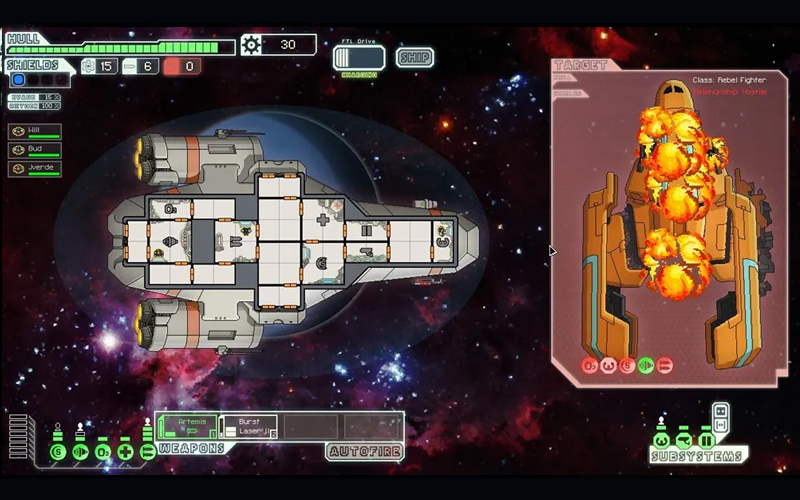
Task: Click the door control subsystem icon
Action: point(707,440)
